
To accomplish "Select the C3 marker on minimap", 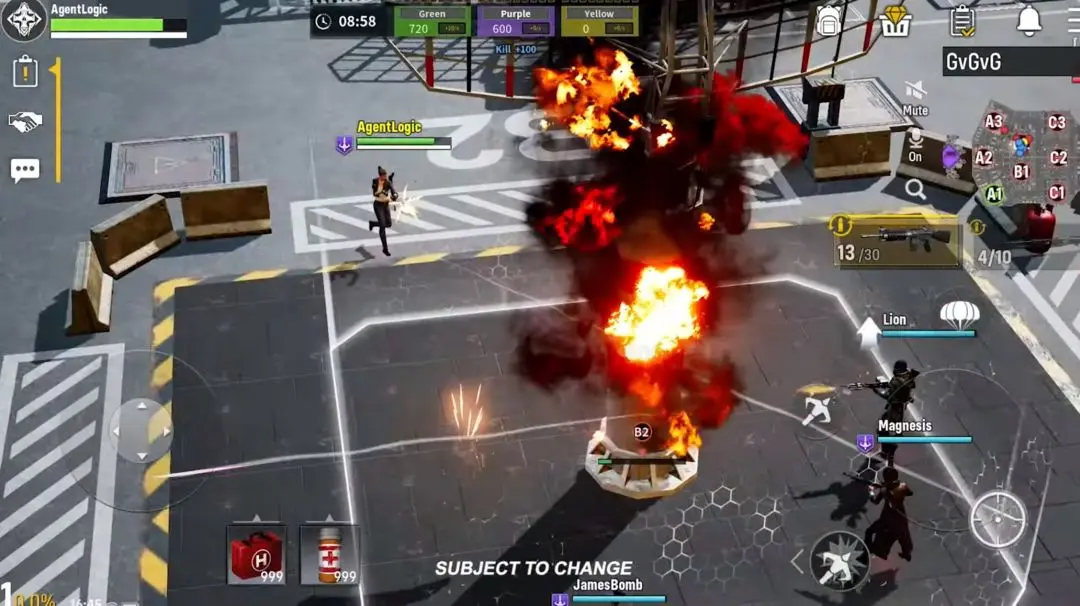I will pyautogui.click(x=1057, y=123).
